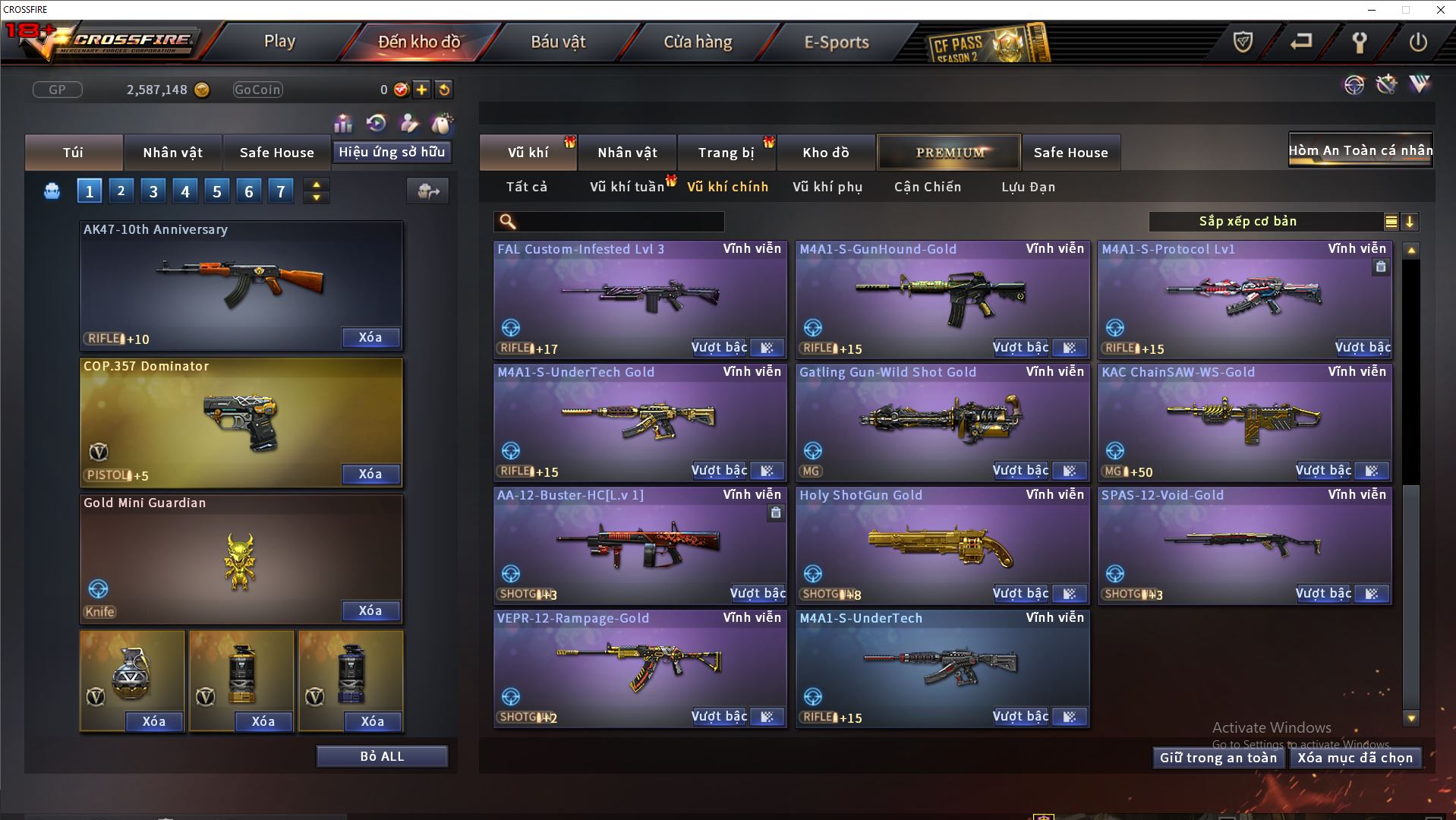1456x820 pixels.
Task: Select bag number 3
Action: click(x=153, y=191)
